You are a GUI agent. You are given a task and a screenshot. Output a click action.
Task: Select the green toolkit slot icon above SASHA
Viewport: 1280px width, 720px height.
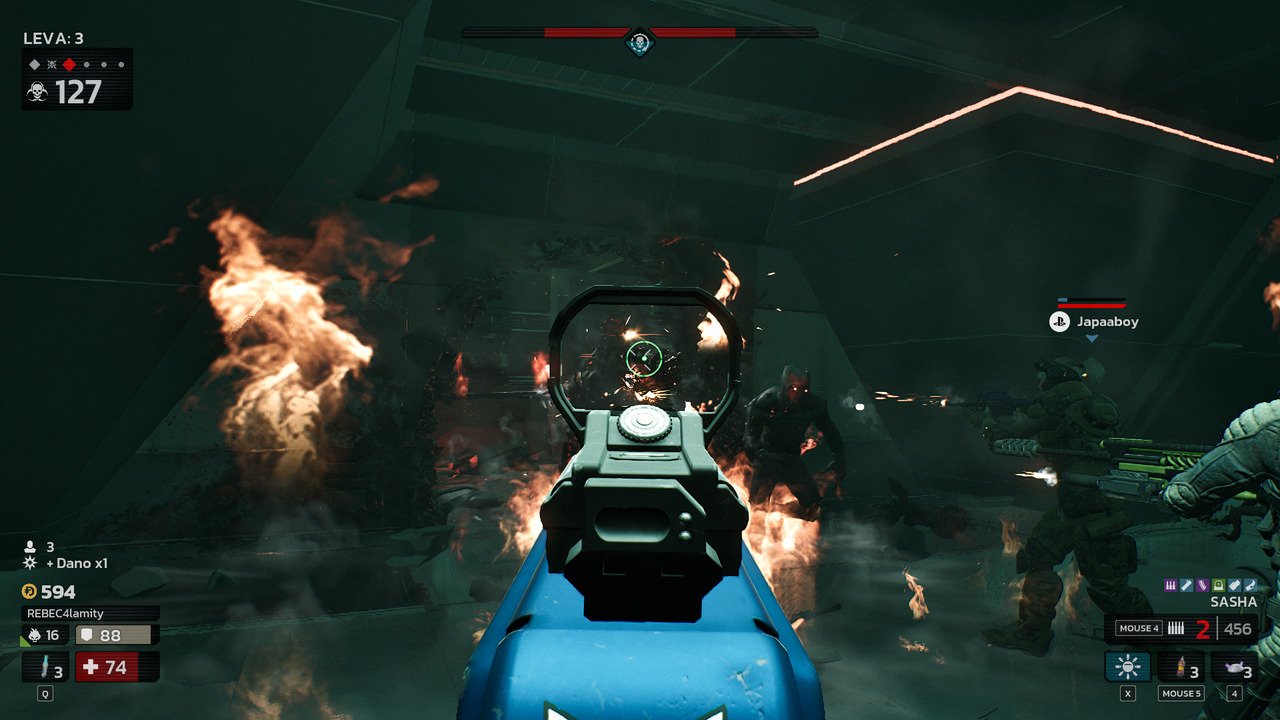[x=1218, y=584]
